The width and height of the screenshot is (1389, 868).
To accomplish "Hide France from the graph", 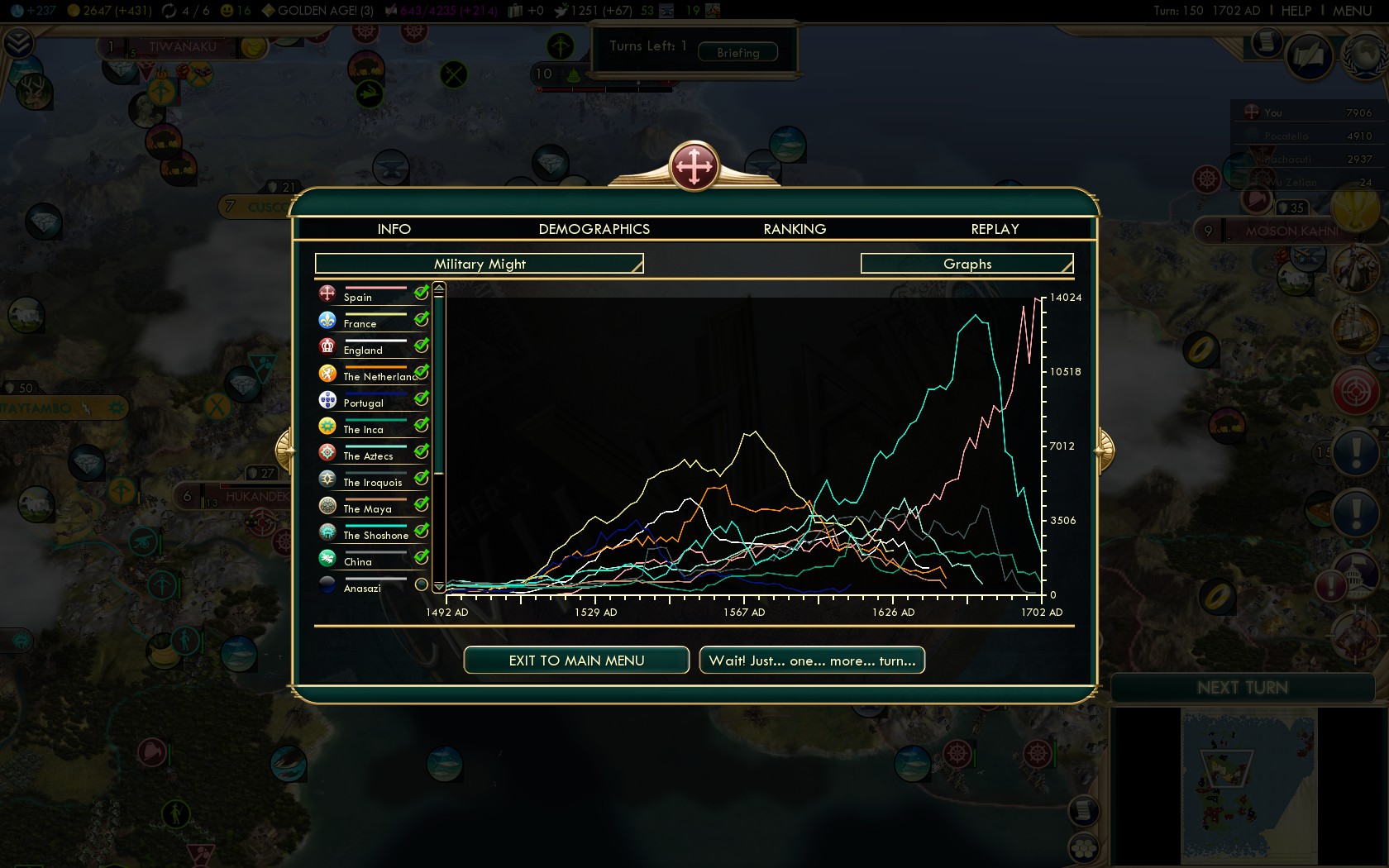I will (x=421, y=319).
